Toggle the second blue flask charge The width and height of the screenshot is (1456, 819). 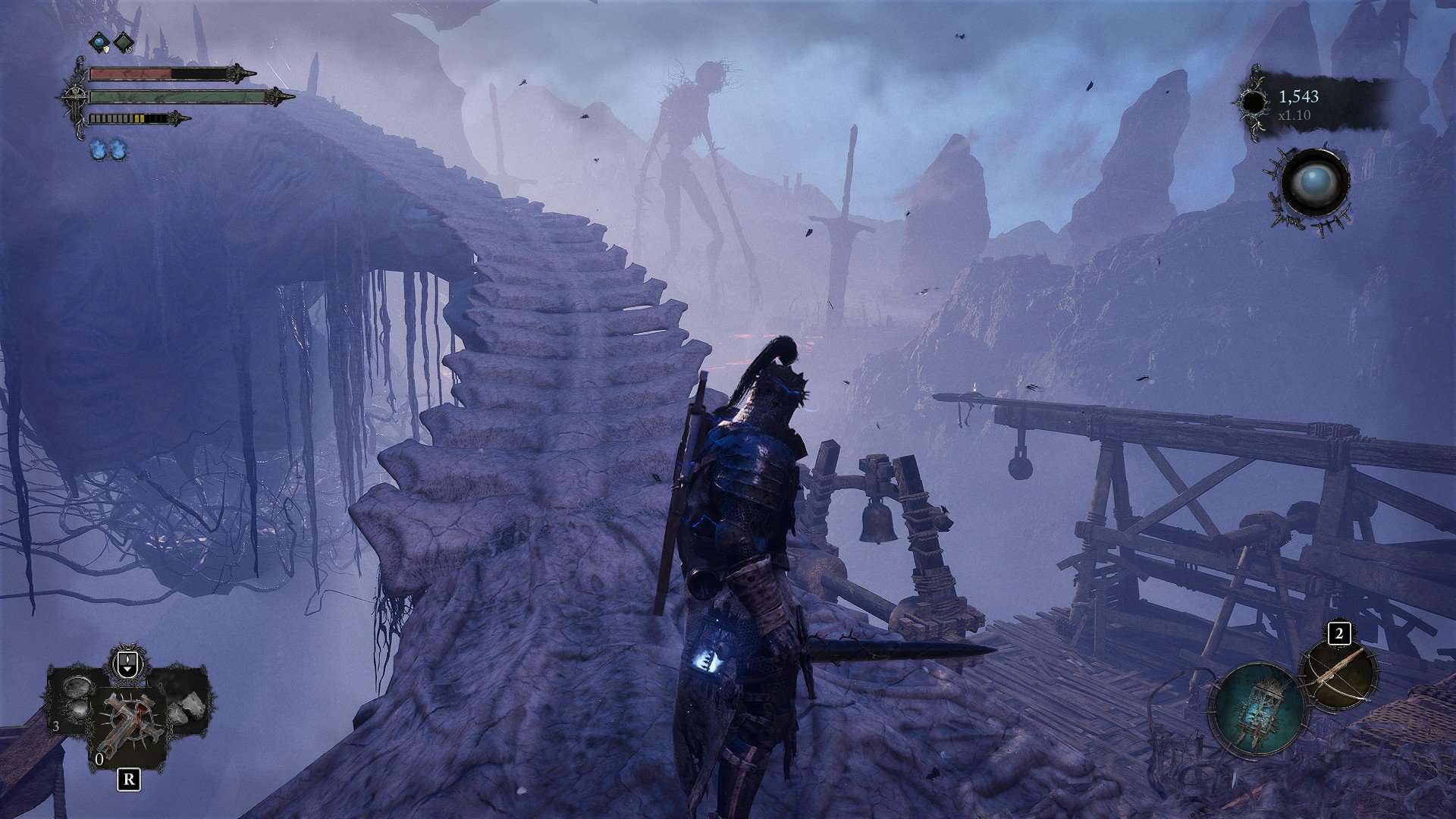click(118, 150)
